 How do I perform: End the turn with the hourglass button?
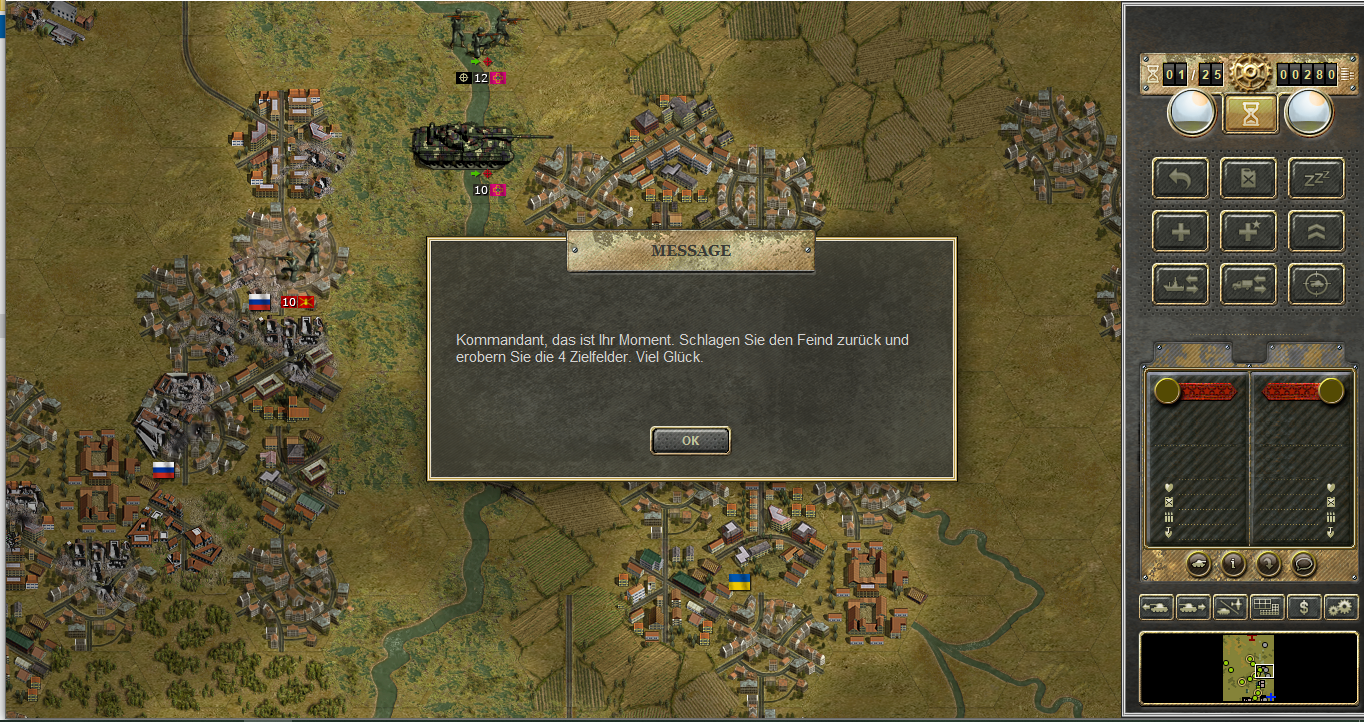[x=1250, y=114]
